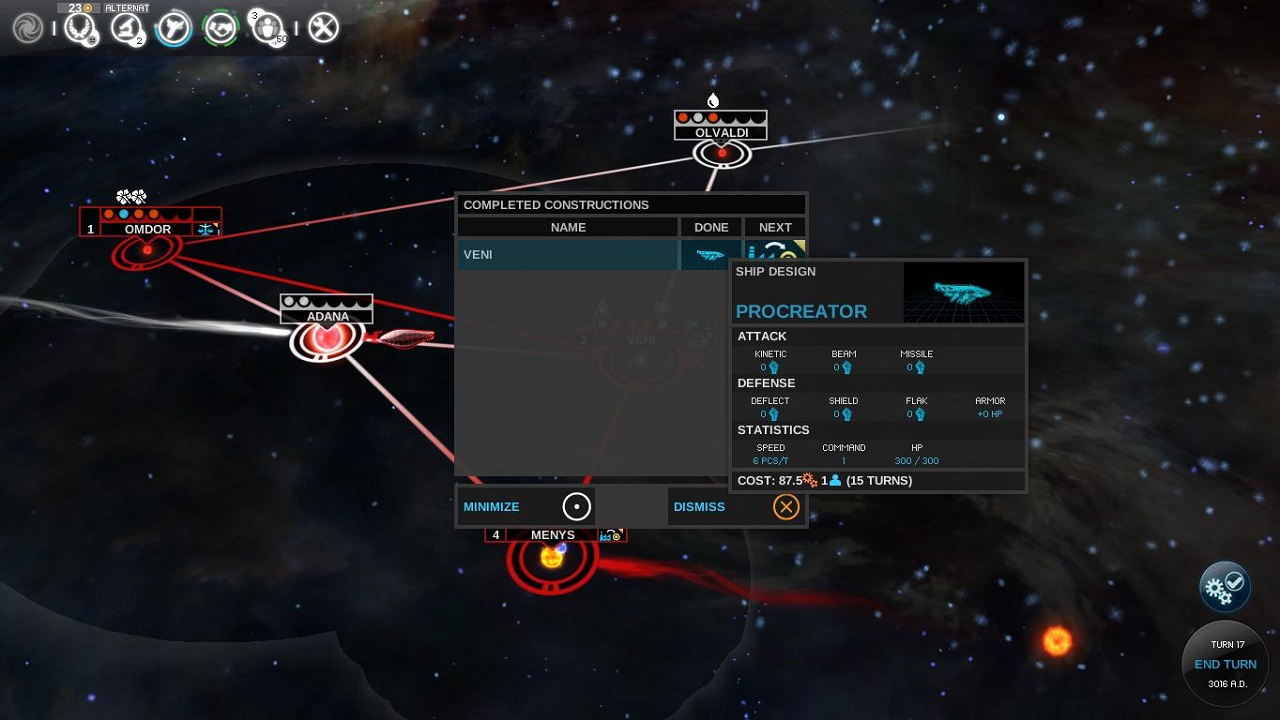Open the diplomacy handshake icon
The height and width of the screenshot is (720, 1280).
pyautogui.click(x=220, y=27)
